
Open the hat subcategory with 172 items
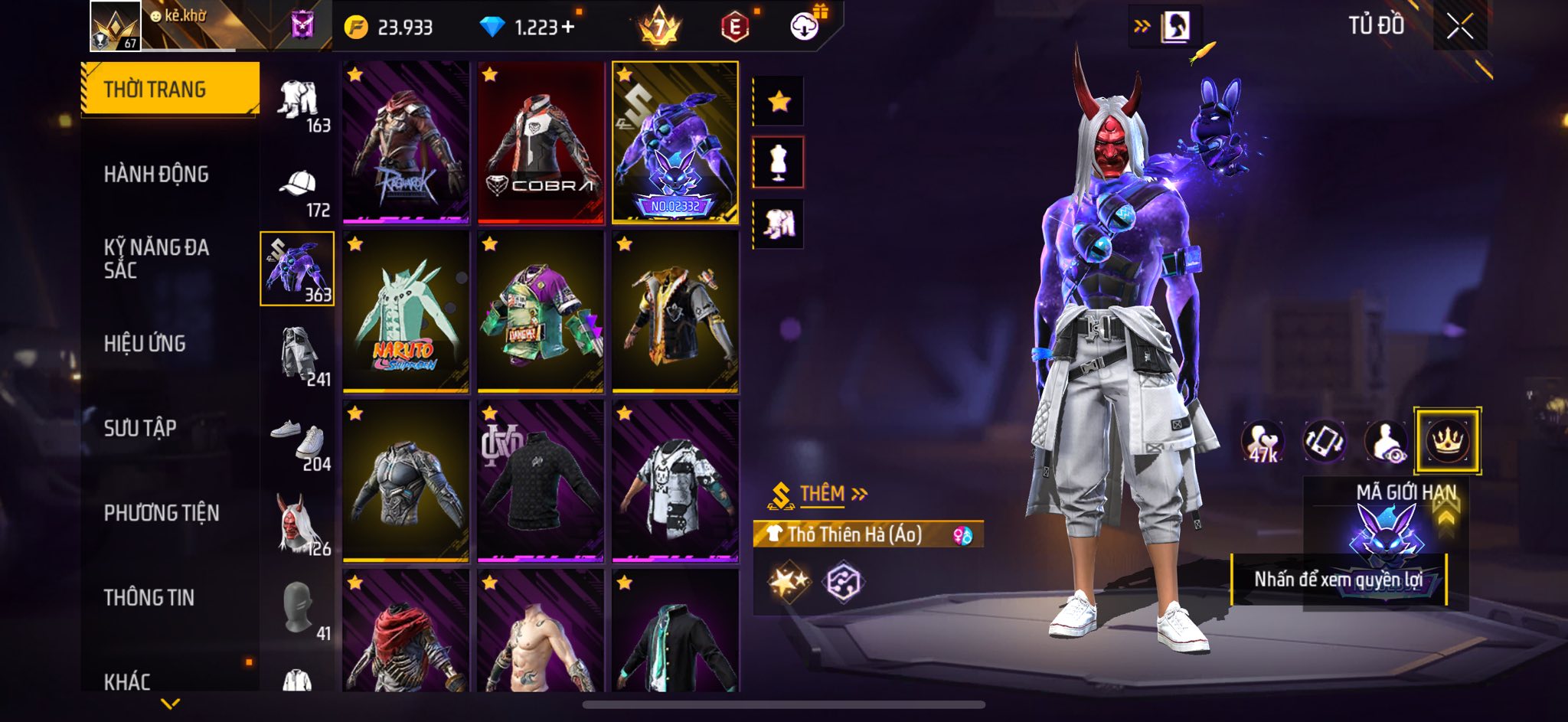(x=299, y=191)
